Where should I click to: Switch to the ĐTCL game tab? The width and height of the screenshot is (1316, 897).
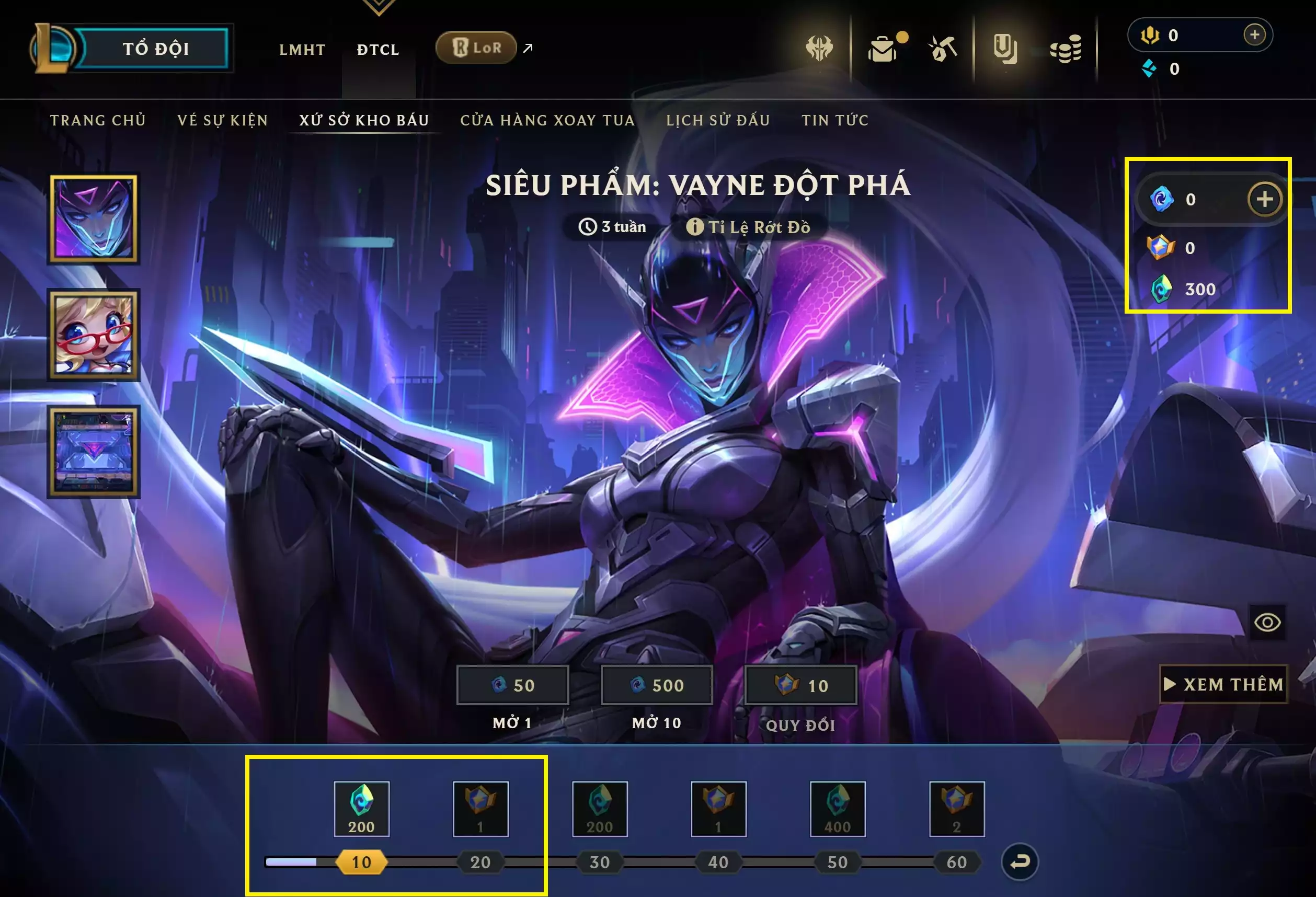tap(378, 50)
